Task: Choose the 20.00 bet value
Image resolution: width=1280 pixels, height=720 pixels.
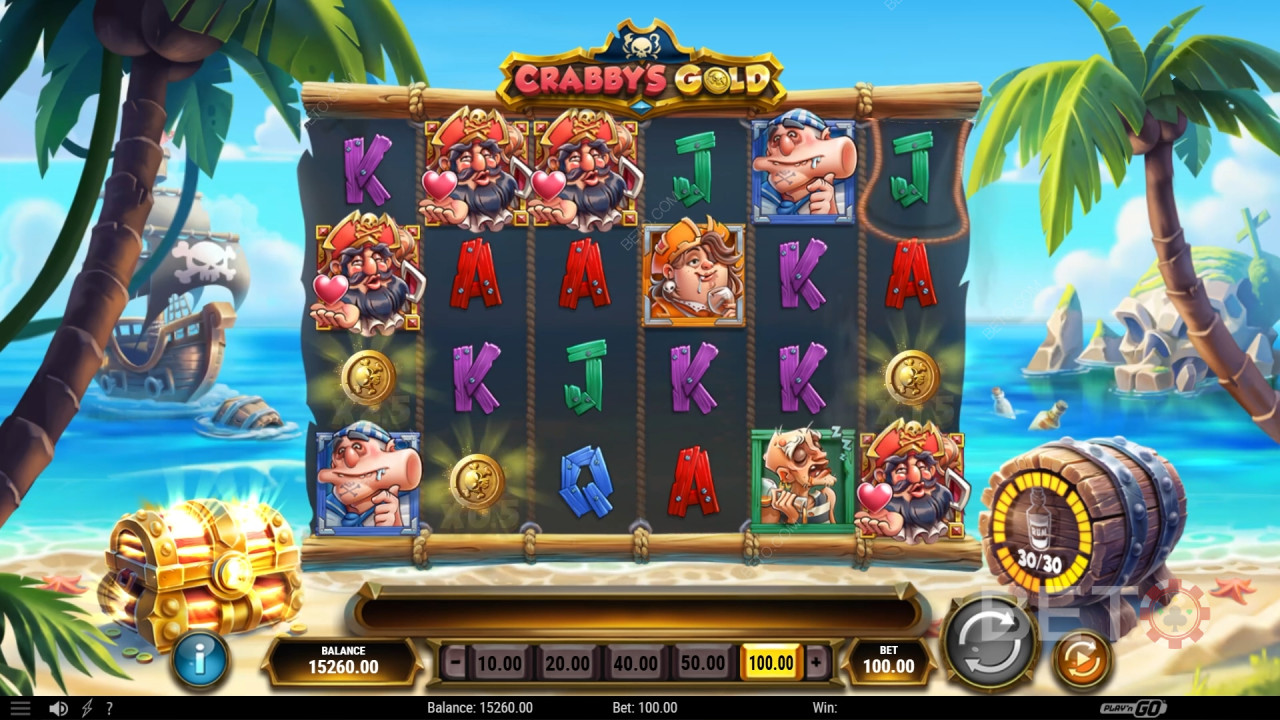Action: (x=567, y=662)
